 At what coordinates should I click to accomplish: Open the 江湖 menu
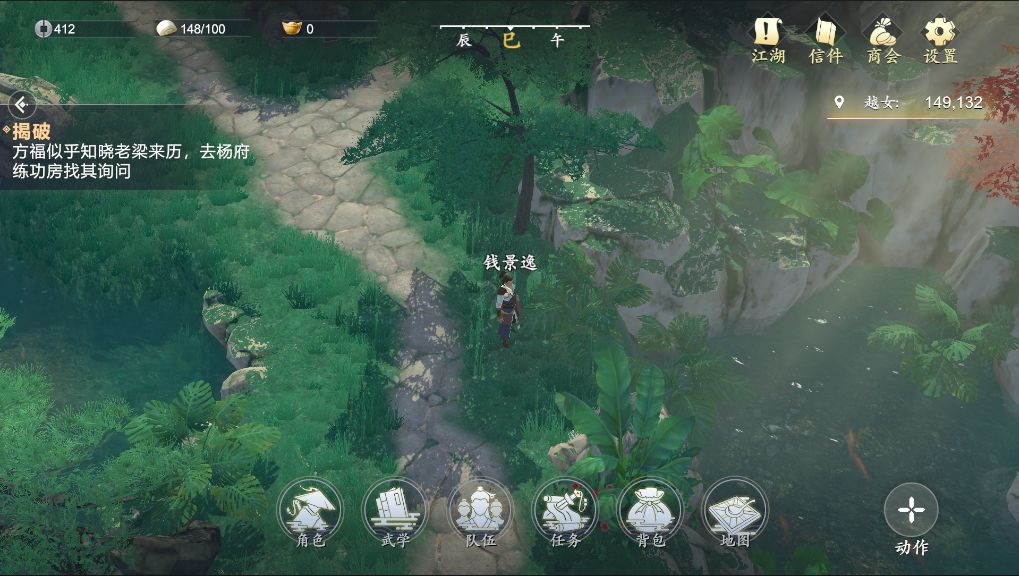[768, 38]
